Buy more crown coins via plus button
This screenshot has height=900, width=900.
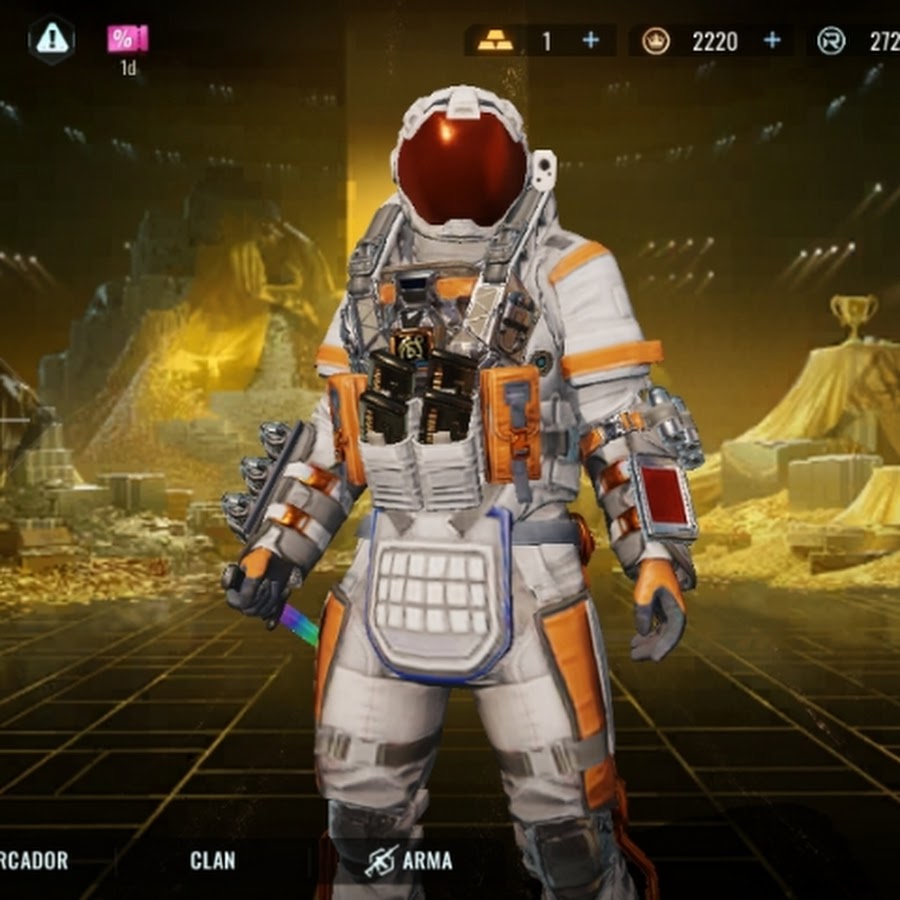772,40
